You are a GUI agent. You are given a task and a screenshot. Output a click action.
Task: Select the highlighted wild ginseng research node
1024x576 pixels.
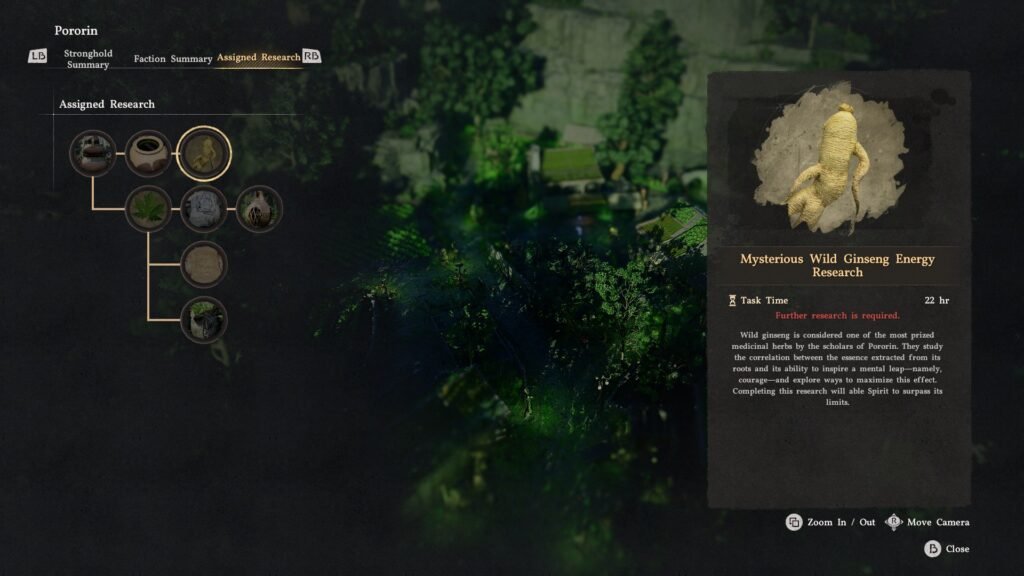[204, 154]
